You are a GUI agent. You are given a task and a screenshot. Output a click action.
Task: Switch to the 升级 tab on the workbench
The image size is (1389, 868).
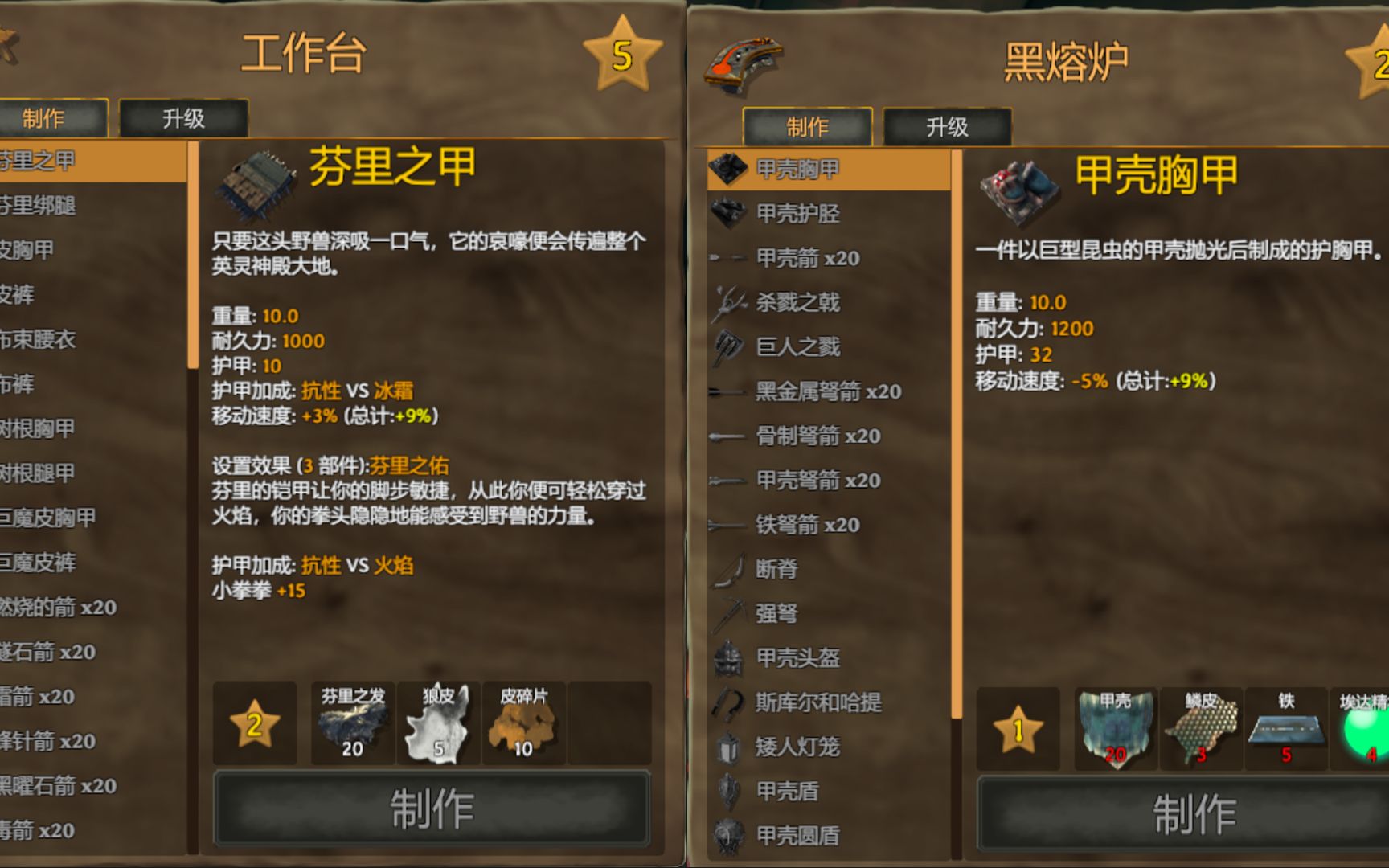click(183, 118)
